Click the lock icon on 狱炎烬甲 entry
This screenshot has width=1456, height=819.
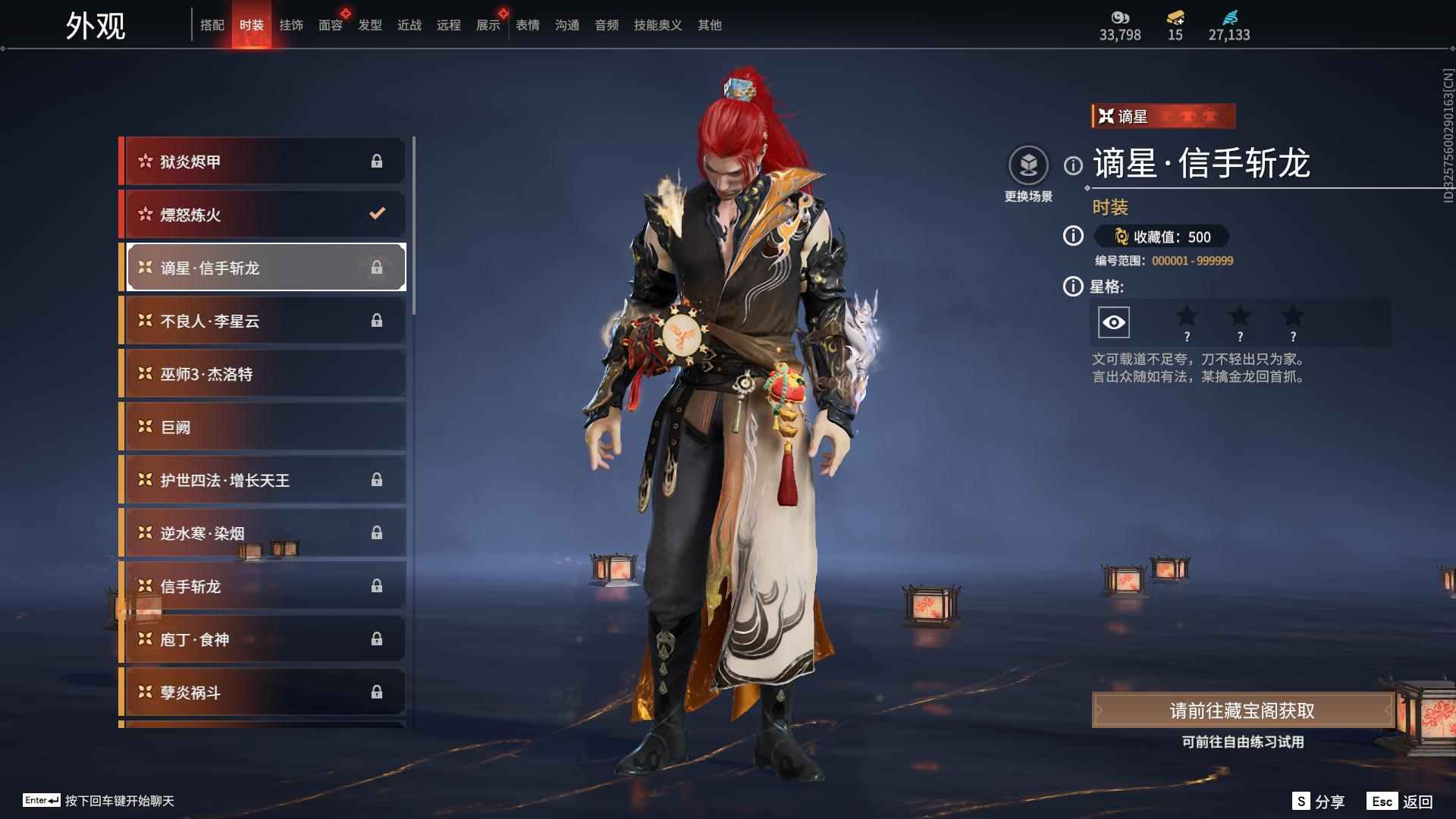tap(377, 161)
